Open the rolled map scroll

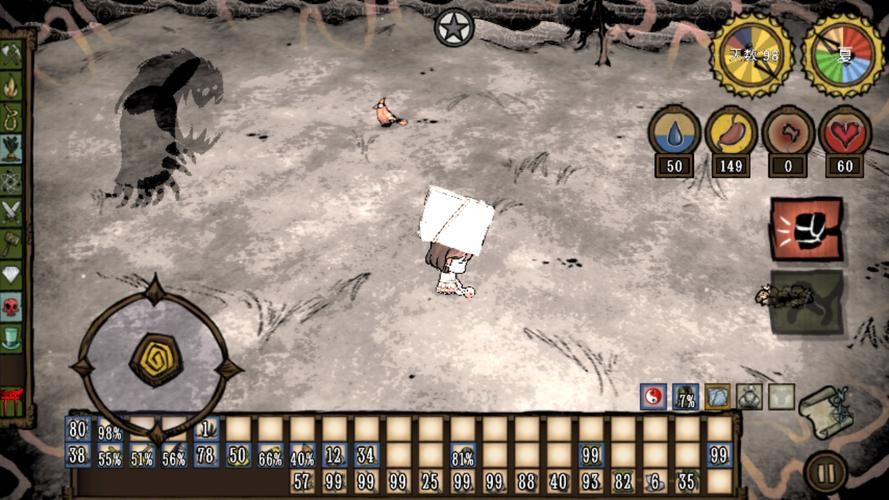pos(826,410)
